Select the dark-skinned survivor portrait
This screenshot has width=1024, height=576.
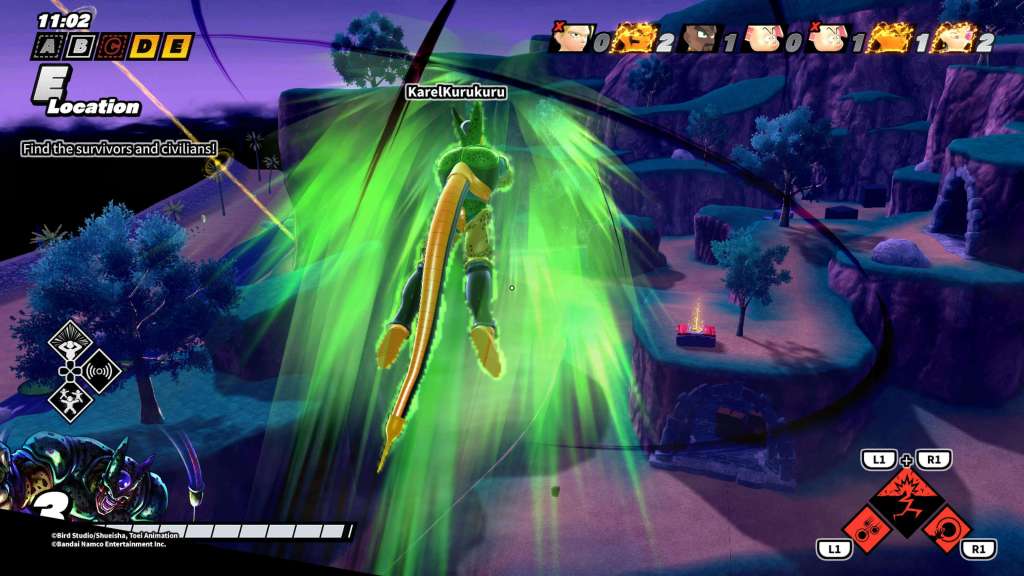point(700,38)
